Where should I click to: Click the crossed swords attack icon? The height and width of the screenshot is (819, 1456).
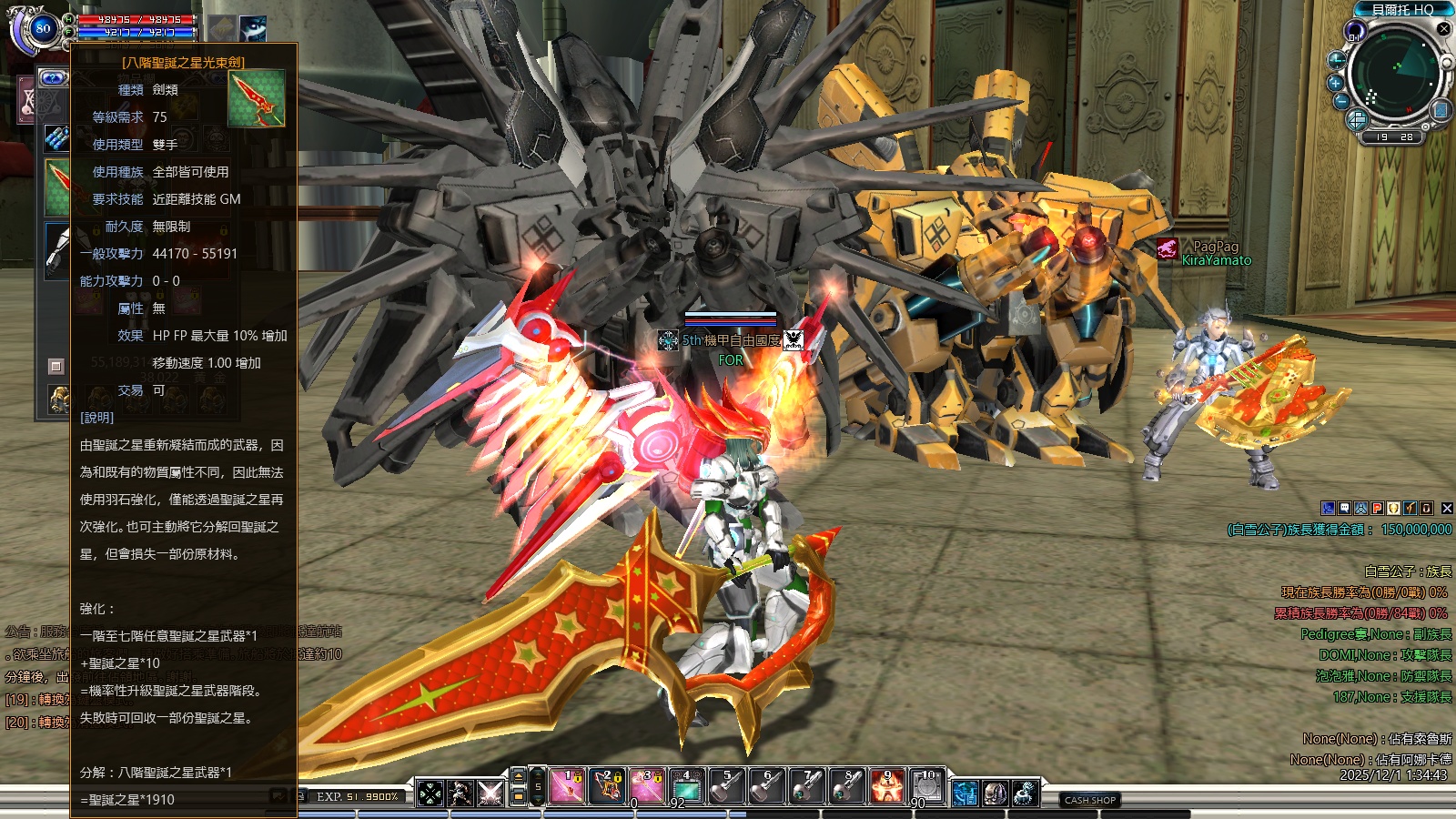pyautogui.click(x=490, y=794)
